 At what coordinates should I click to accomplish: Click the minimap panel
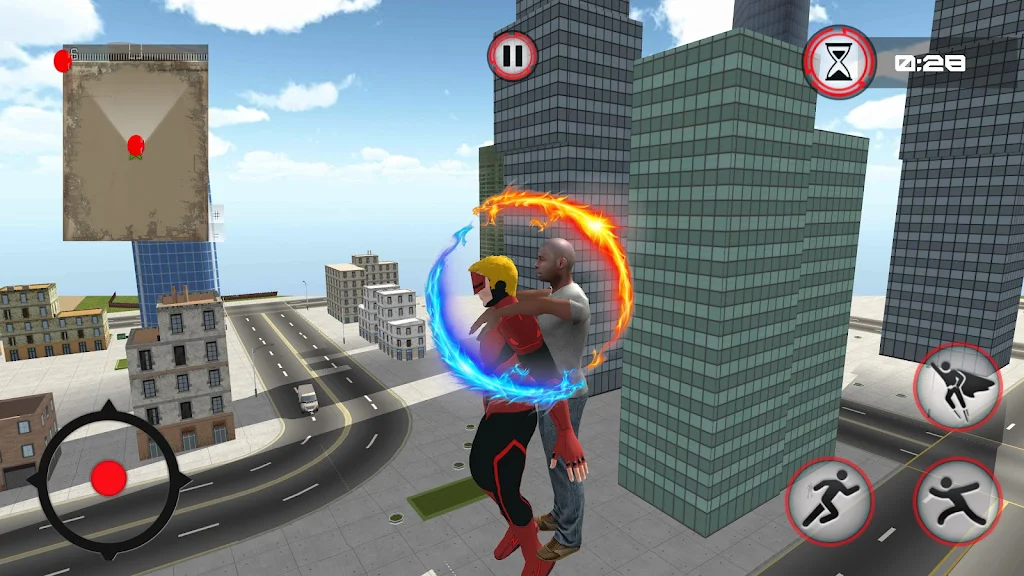(136, 143)
